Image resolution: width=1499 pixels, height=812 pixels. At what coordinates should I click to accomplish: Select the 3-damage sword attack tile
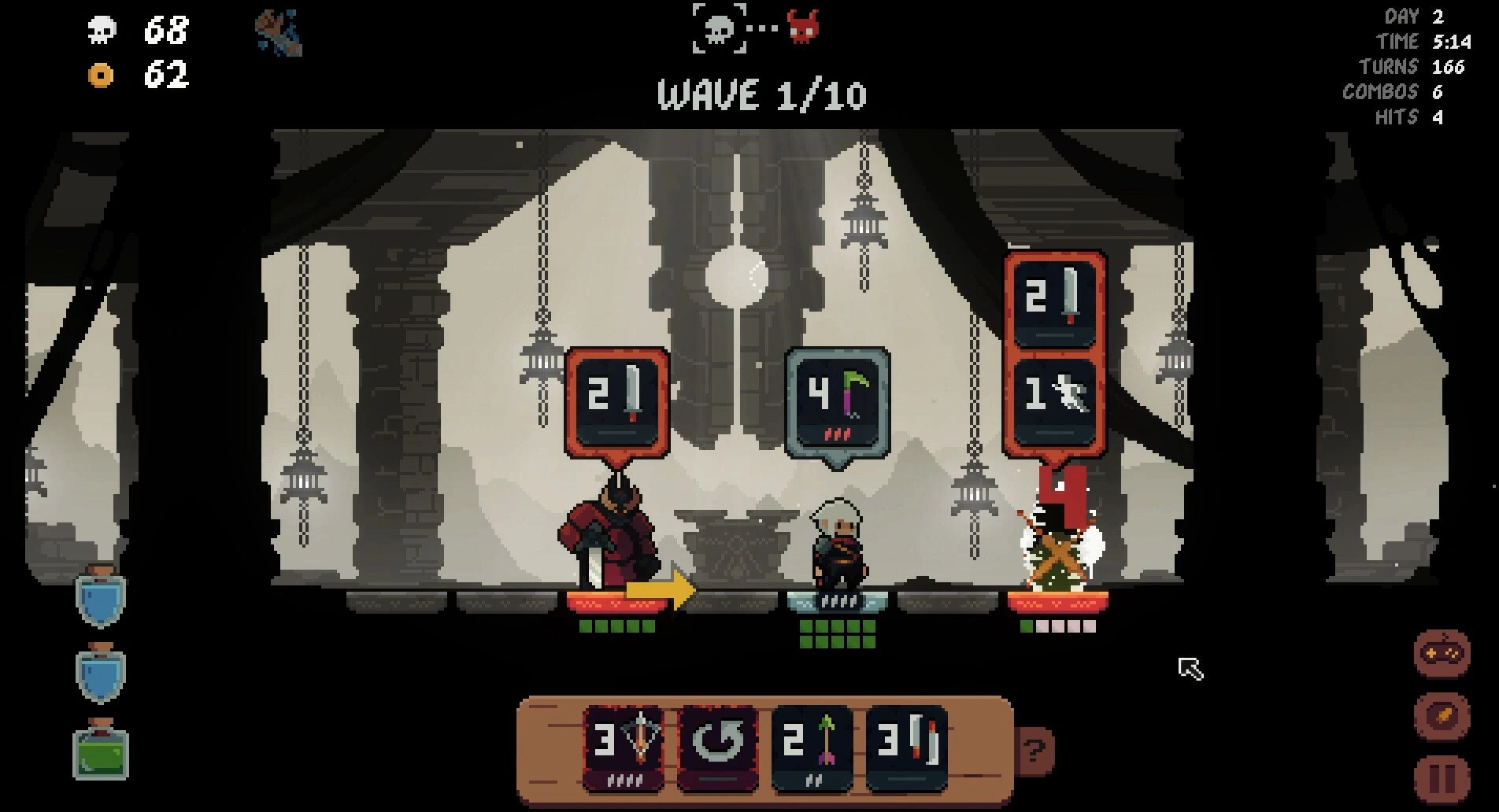point(906,747)
